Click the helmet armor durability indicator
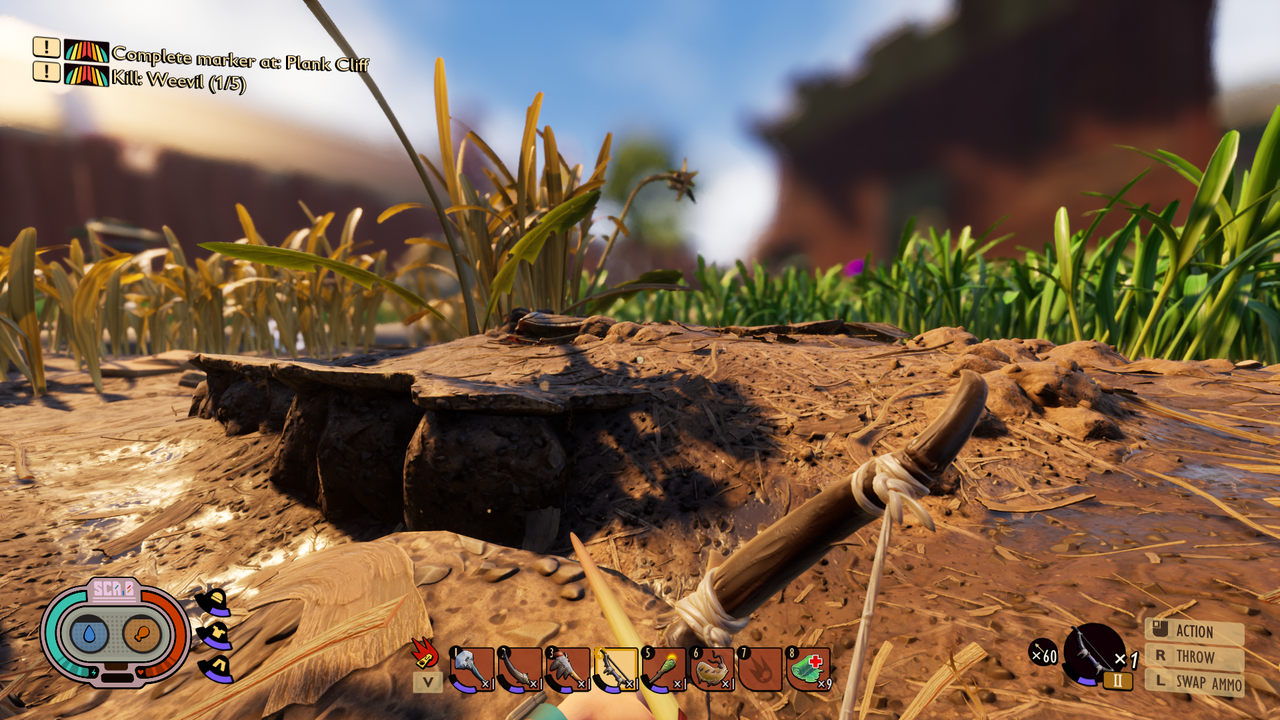1280x720 pixels. coord(213,603)
